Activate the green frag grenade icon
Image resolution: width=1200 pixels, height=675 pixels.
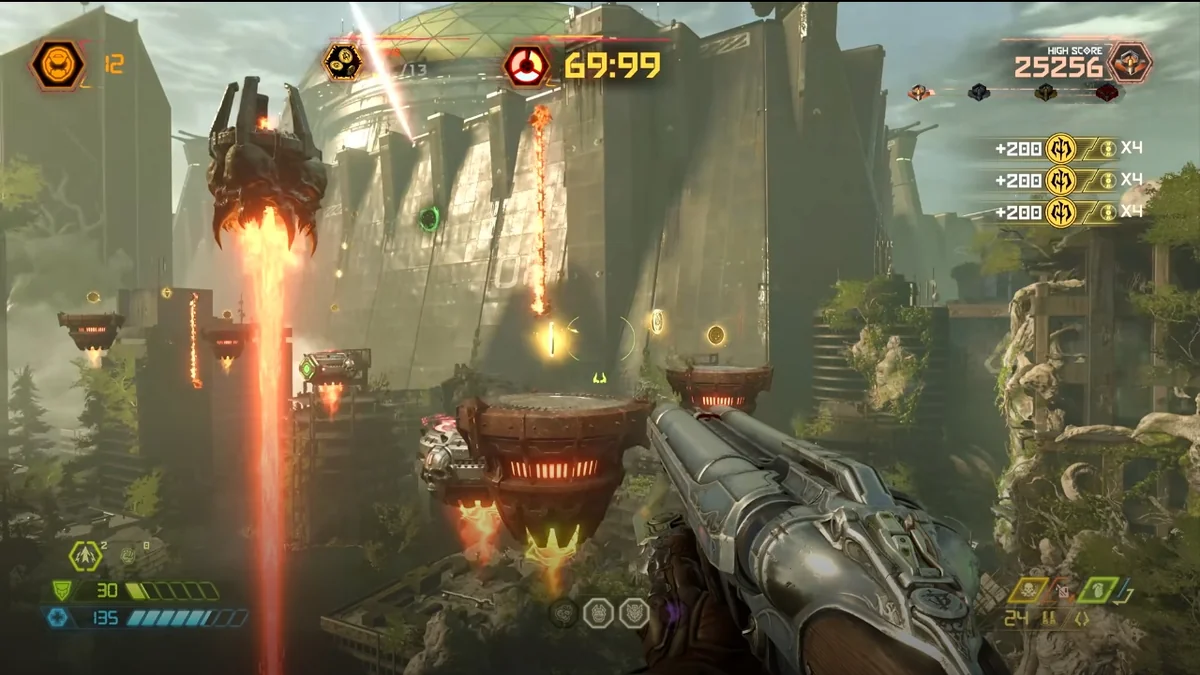(1097, 590)
